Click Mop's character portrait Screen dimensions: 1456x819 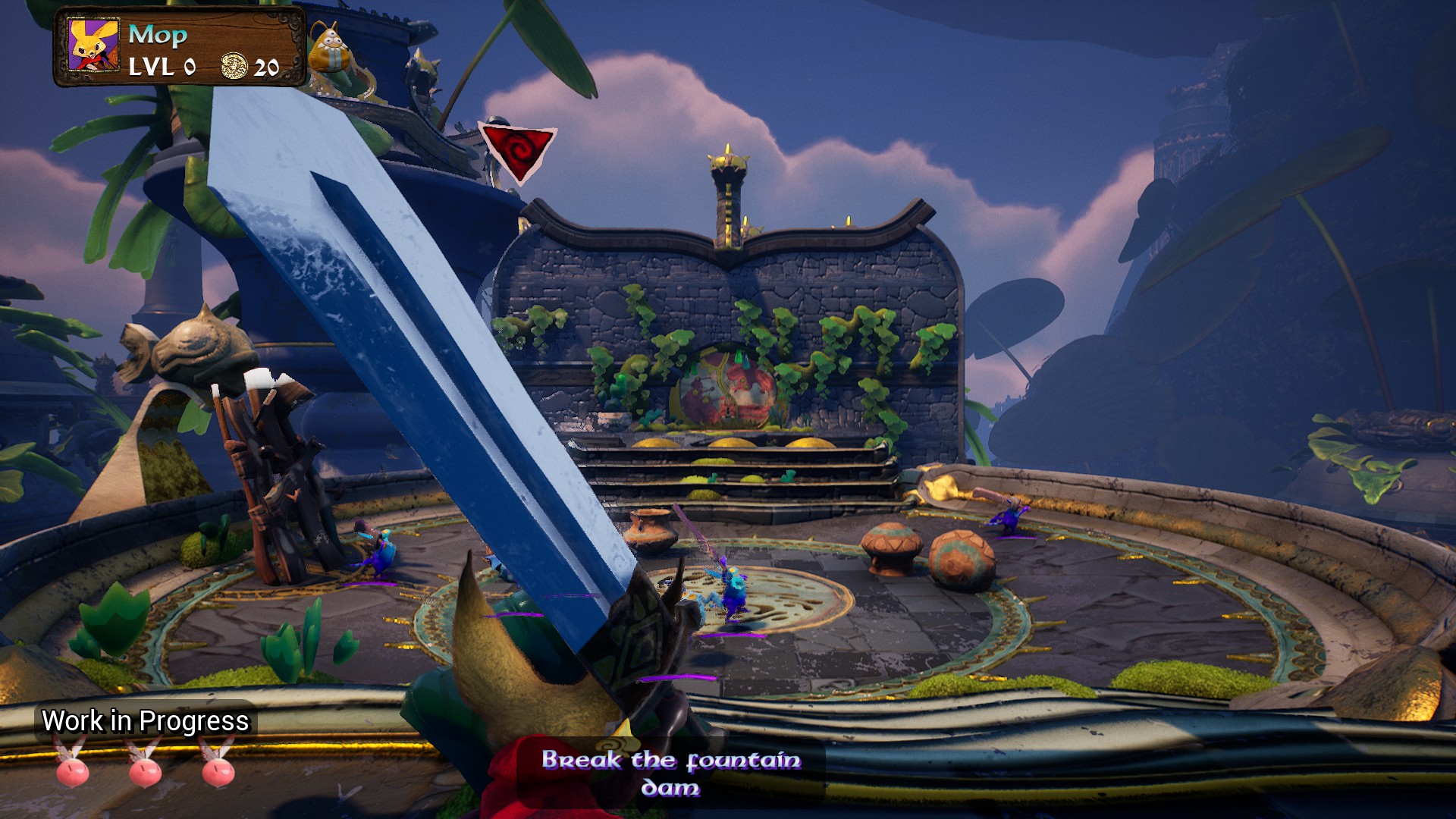coord(94,45)
